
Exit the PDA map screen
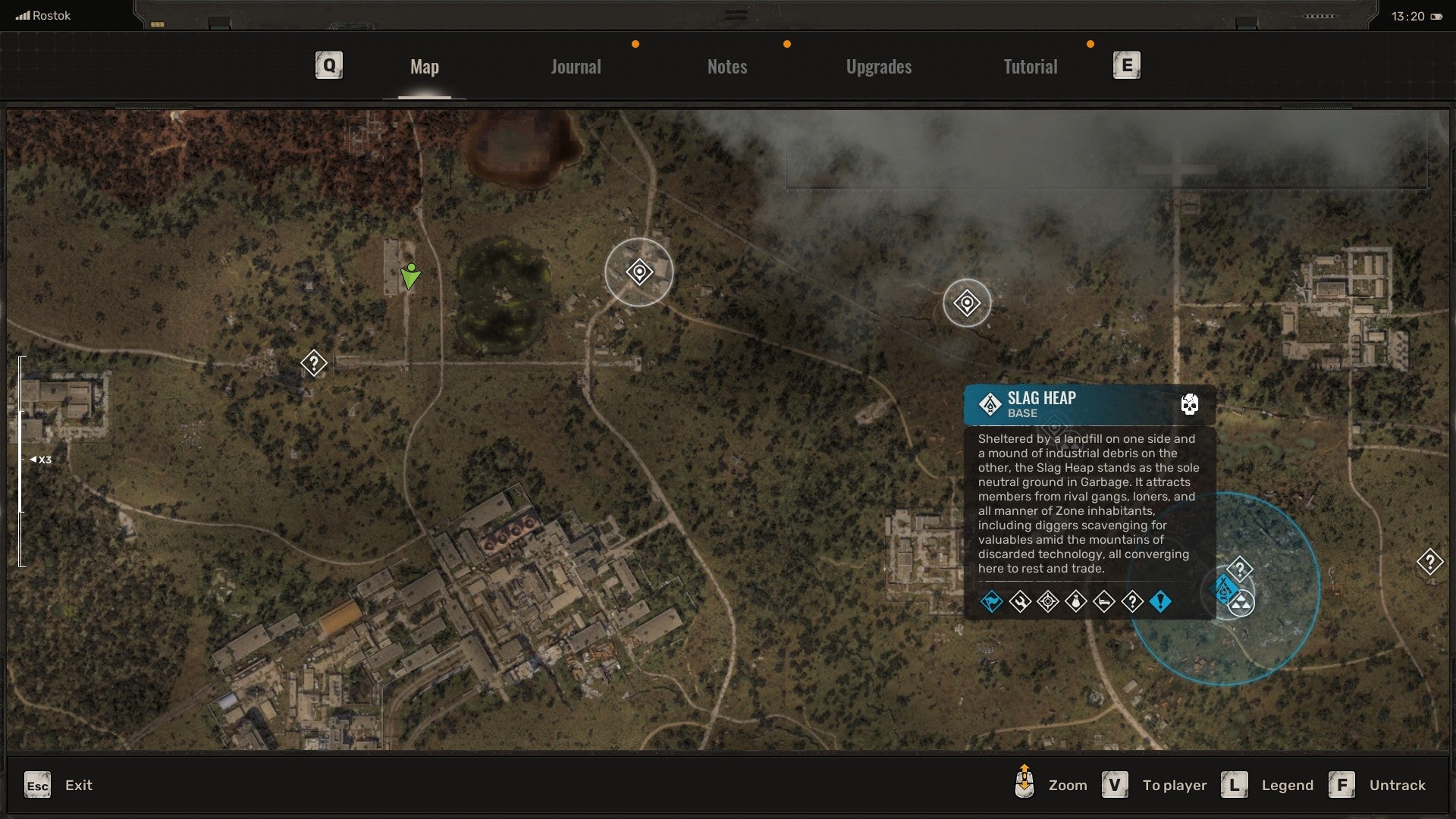click(58, 785)
